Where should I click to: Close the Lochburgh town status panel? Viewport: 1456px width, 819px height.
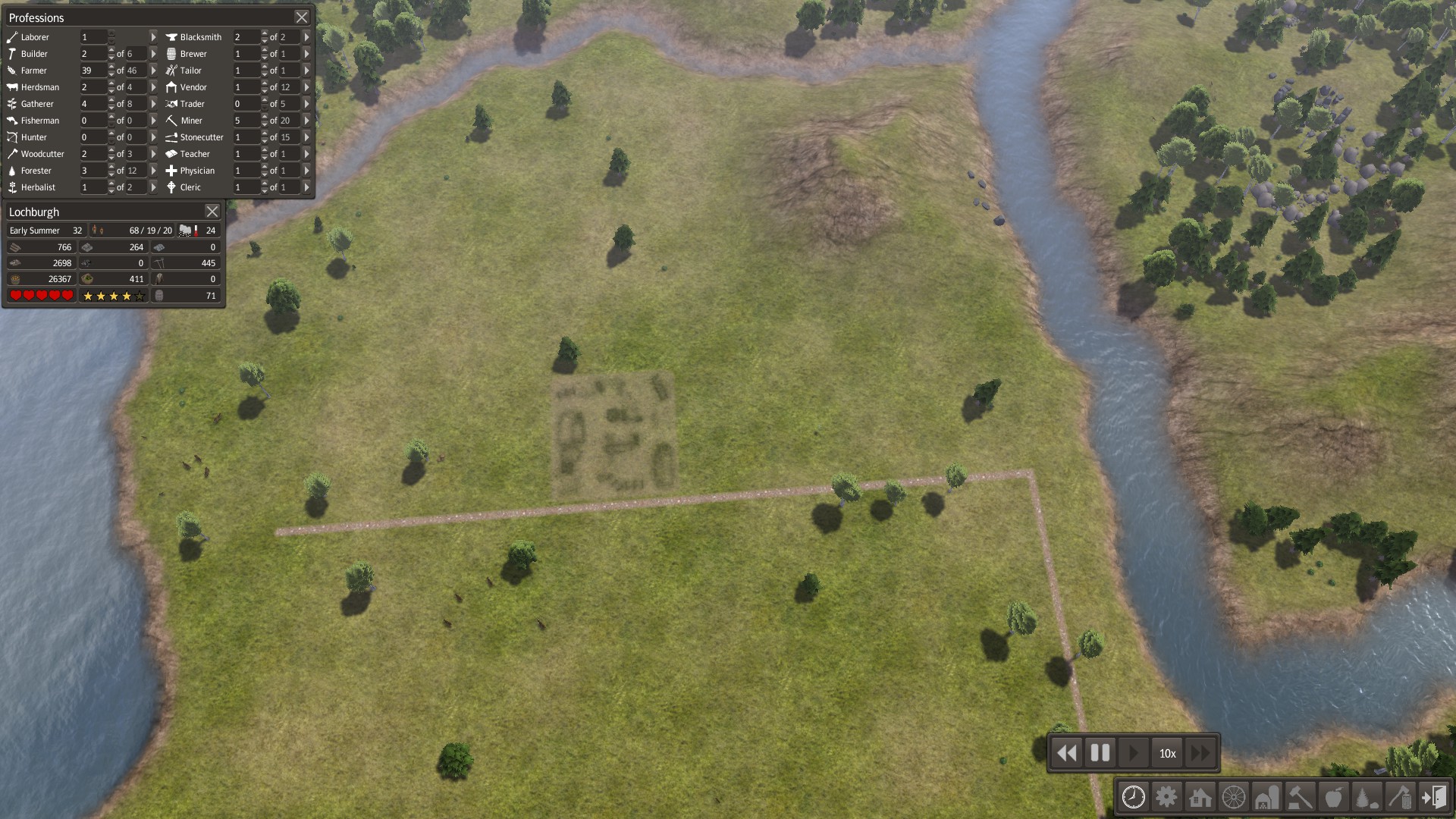pyautogui.click(x=212, y=212)
